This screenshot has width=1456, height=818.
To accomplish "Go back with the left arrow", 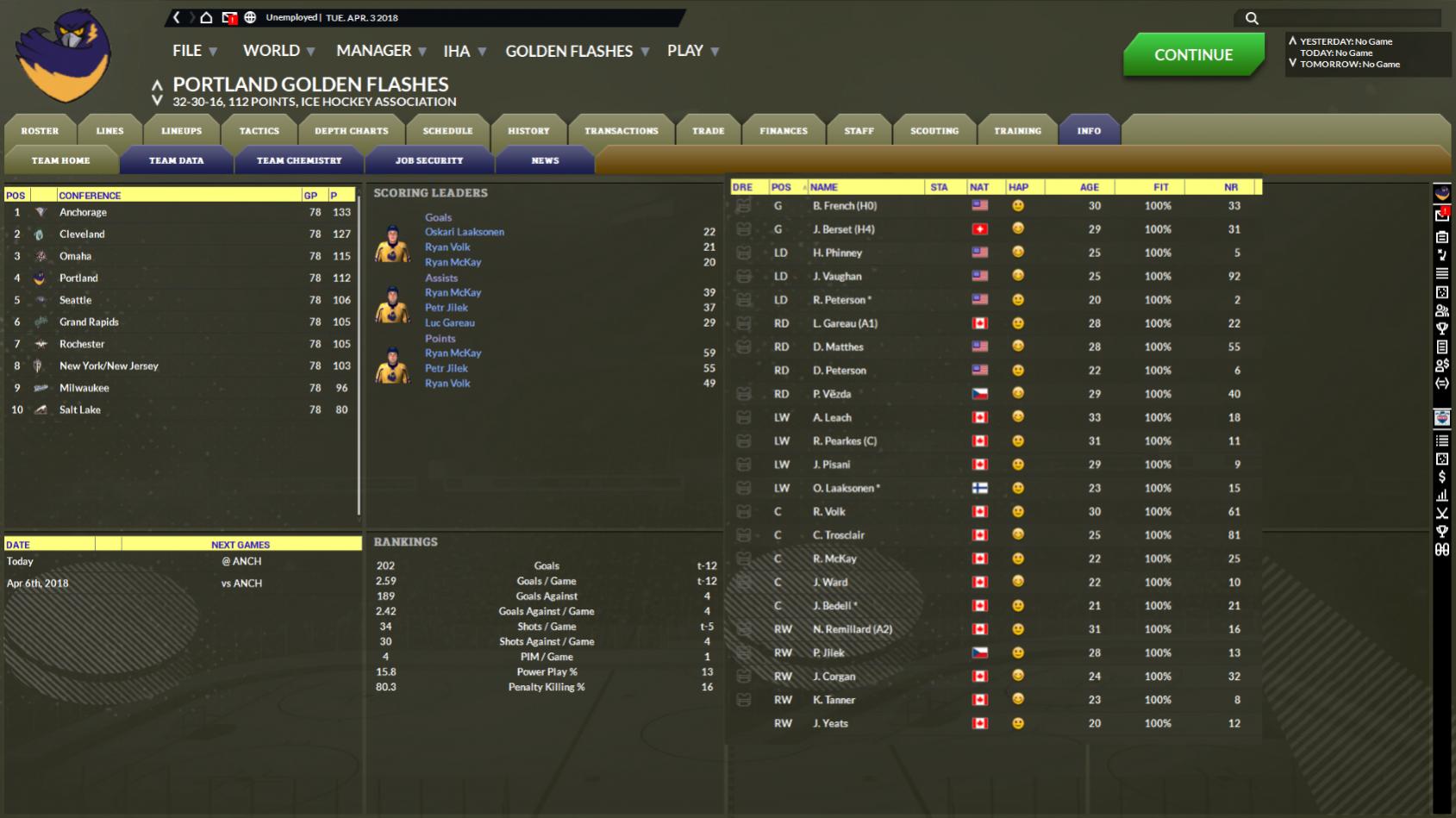I will pyautogui.click(x=177, y=17).
